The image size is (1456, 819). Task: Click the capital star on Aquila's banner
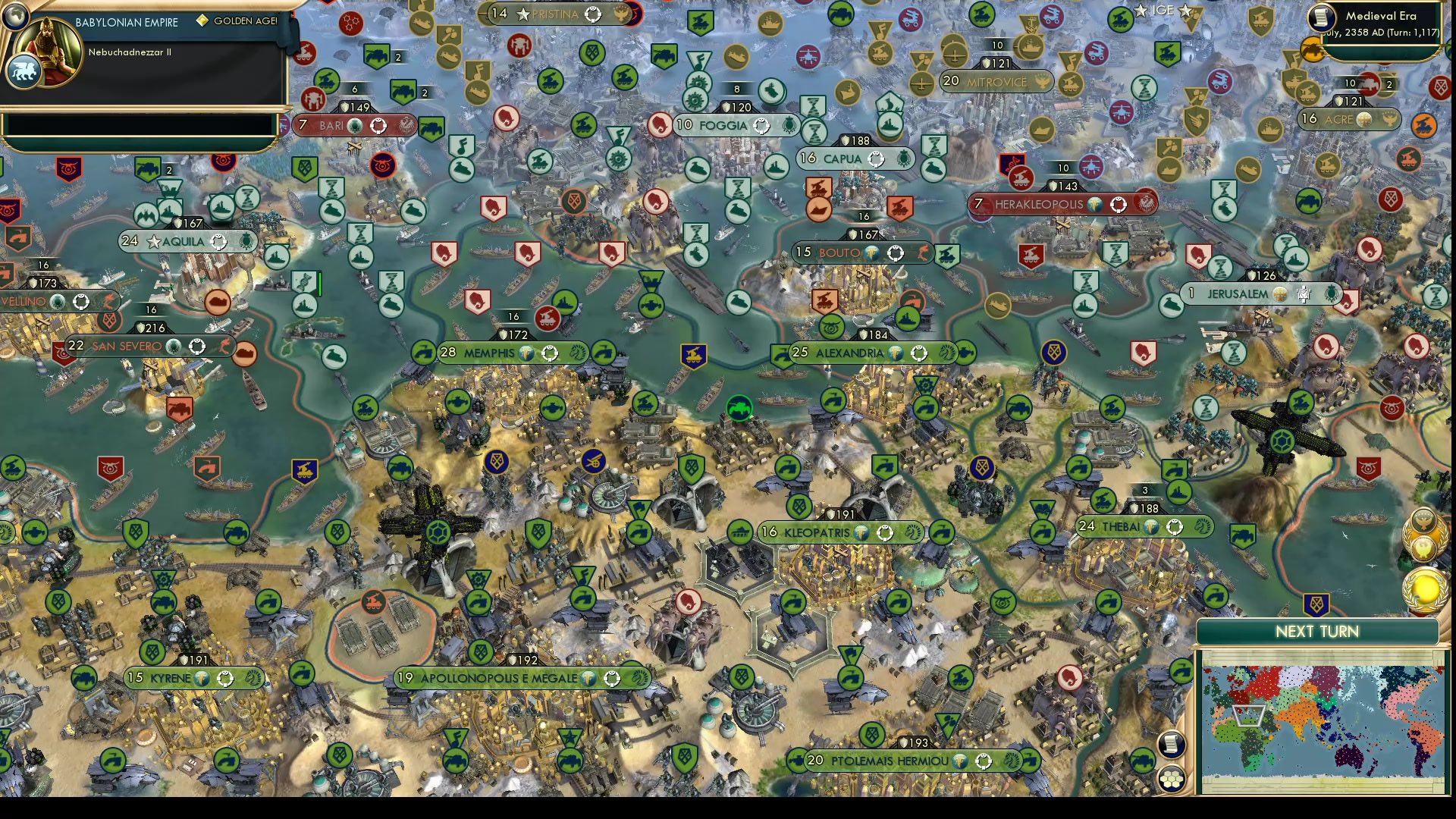point(155,242)
